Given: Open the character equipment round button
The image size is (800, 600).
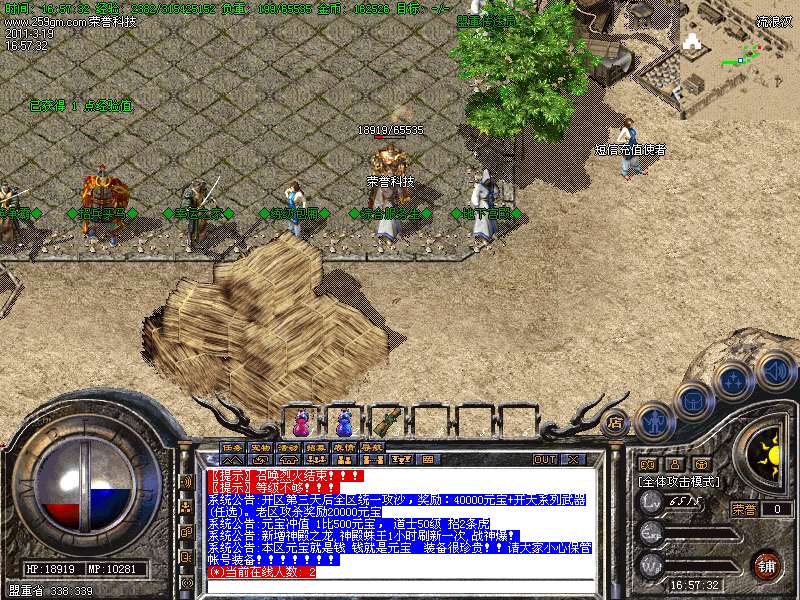Looking at the screenshot, I should click(x=654, y=420).
